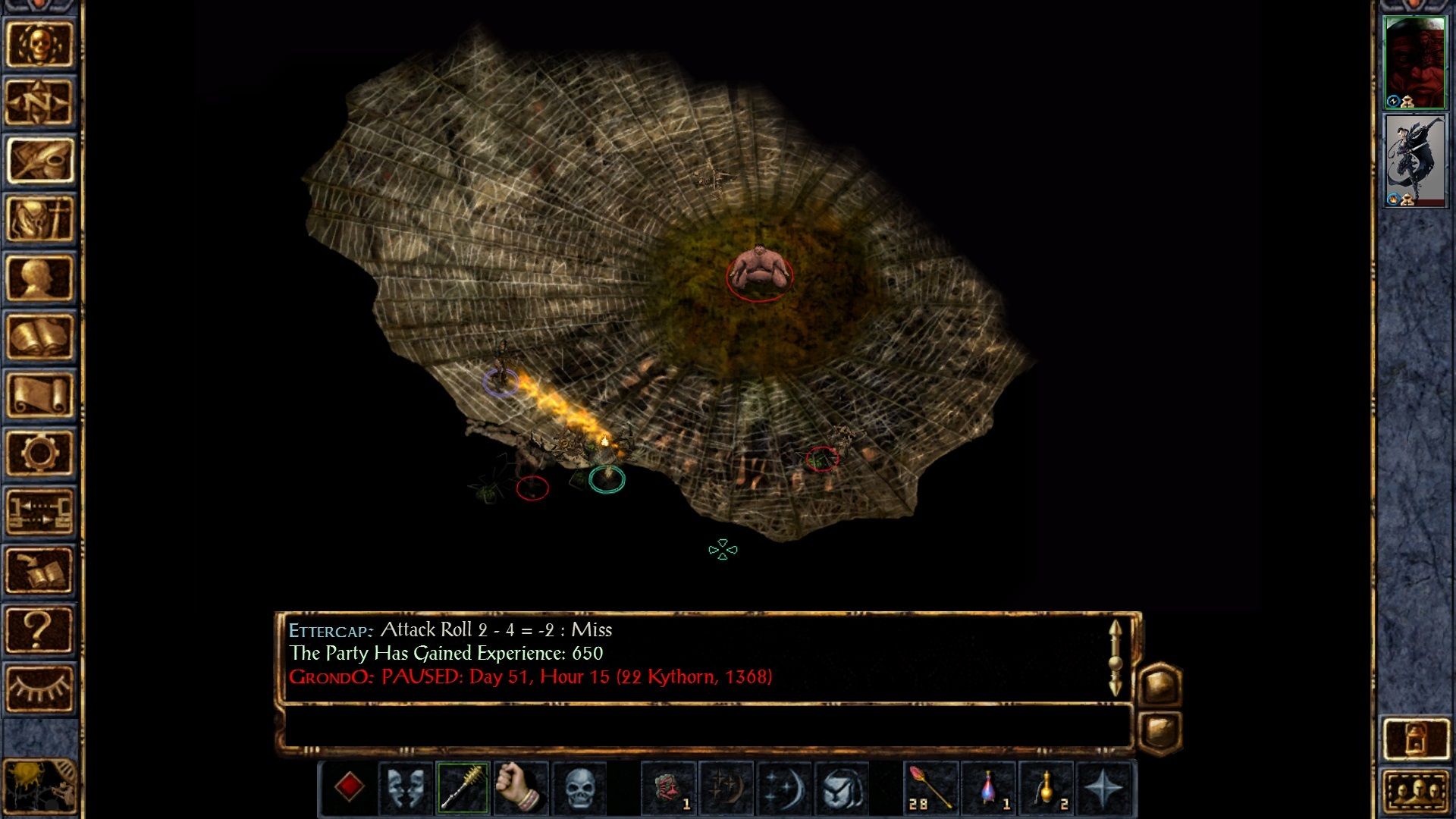This screenshot has width=1456, height=819.
Task: Use the skull special ability button
Action: 581,789
